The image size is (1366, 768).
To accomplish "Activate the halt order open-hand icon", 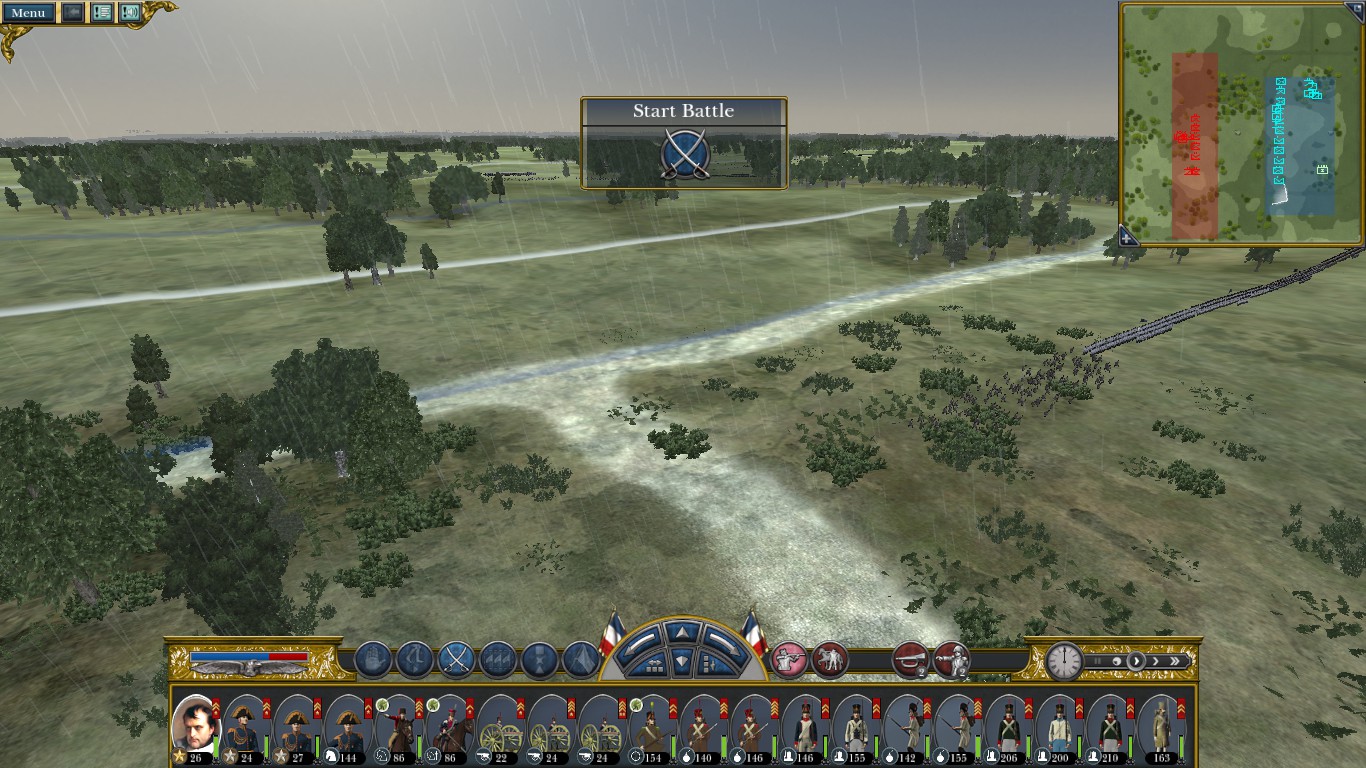I will [x=372, y=659].
